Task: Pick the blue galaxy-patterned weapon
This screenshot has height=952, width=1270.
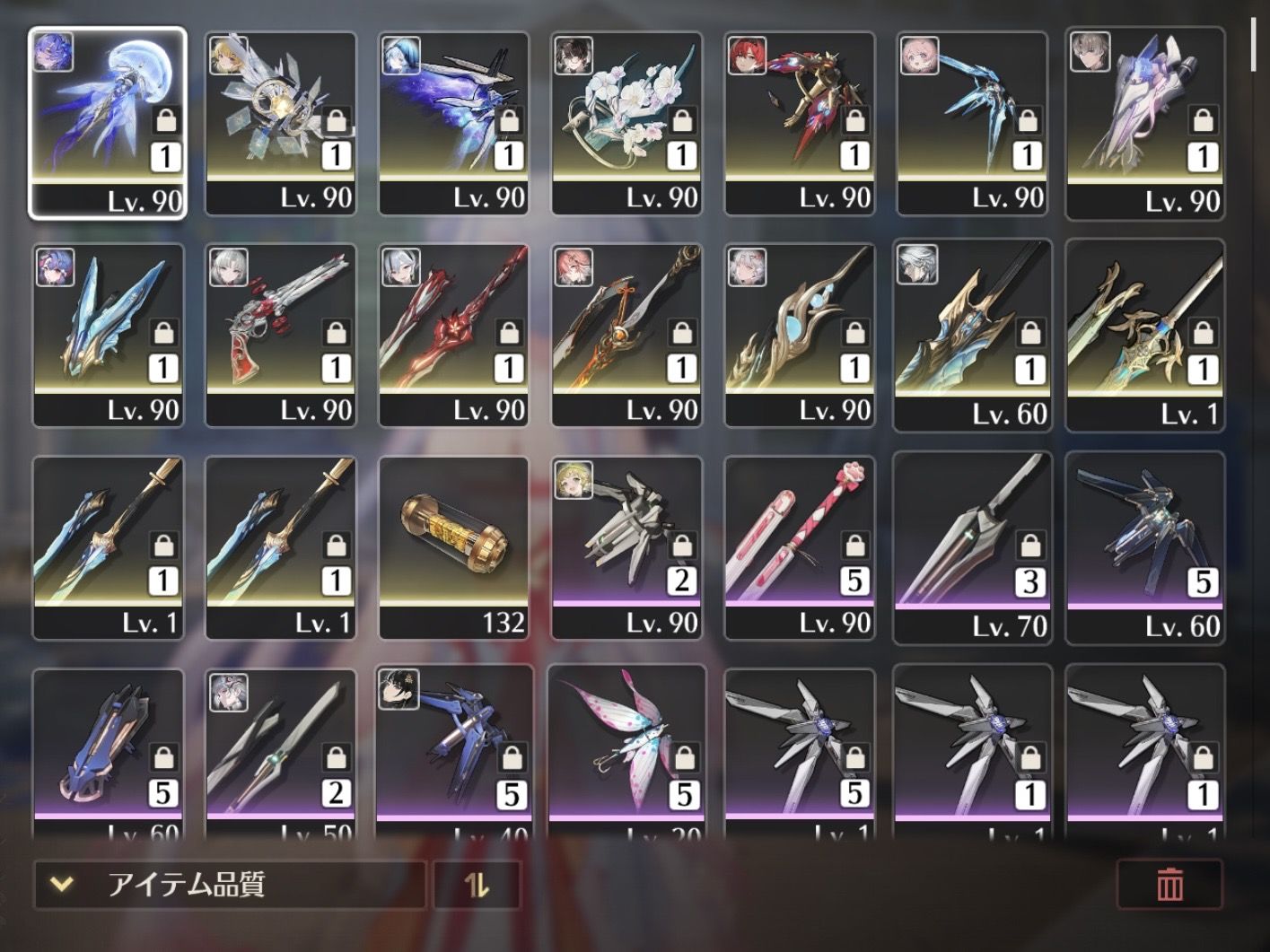Action: tap(453, 122)
